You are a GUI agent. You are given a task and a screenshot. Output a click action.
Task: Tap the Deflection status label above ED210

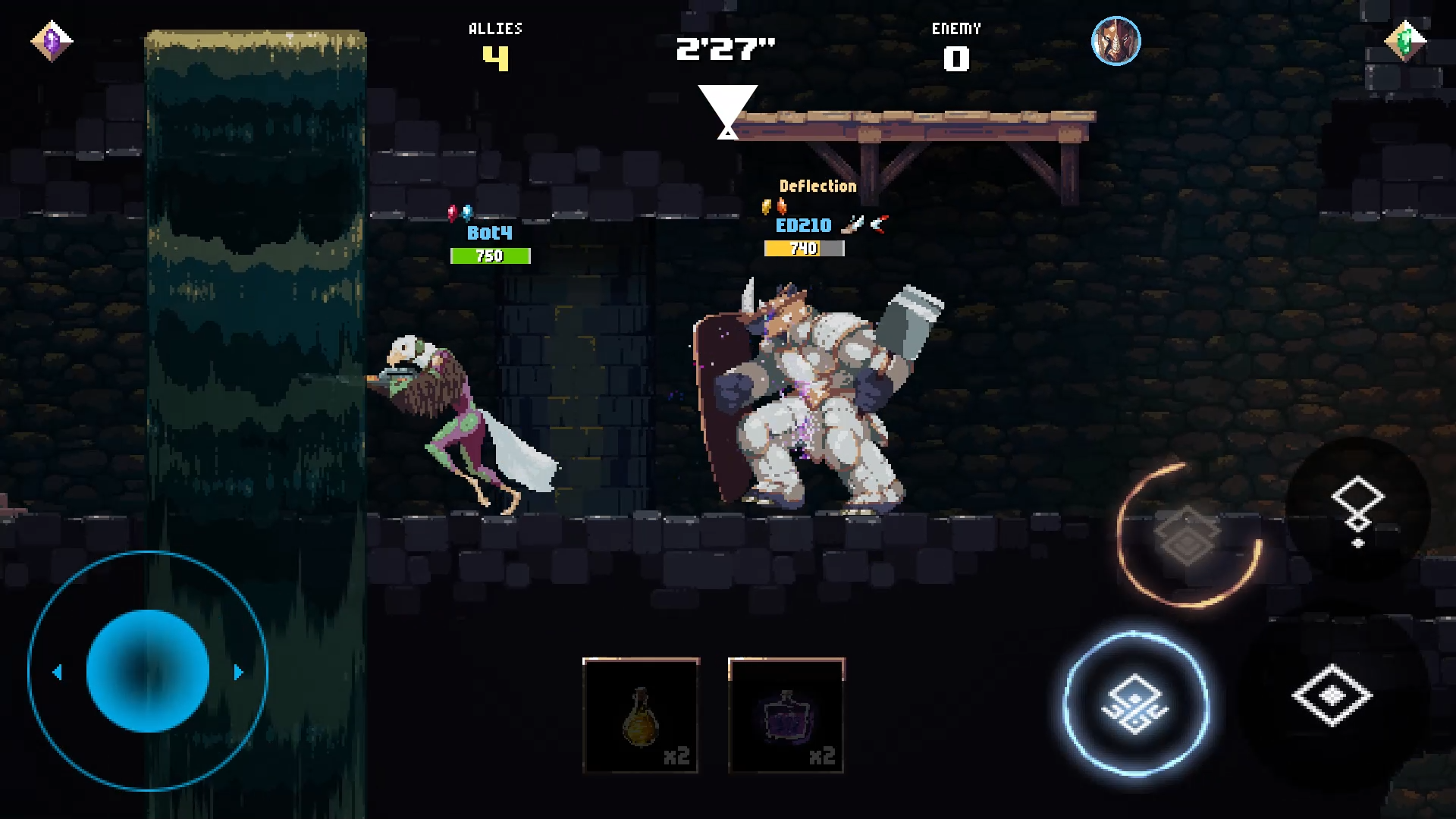click(x=817, y=186)
